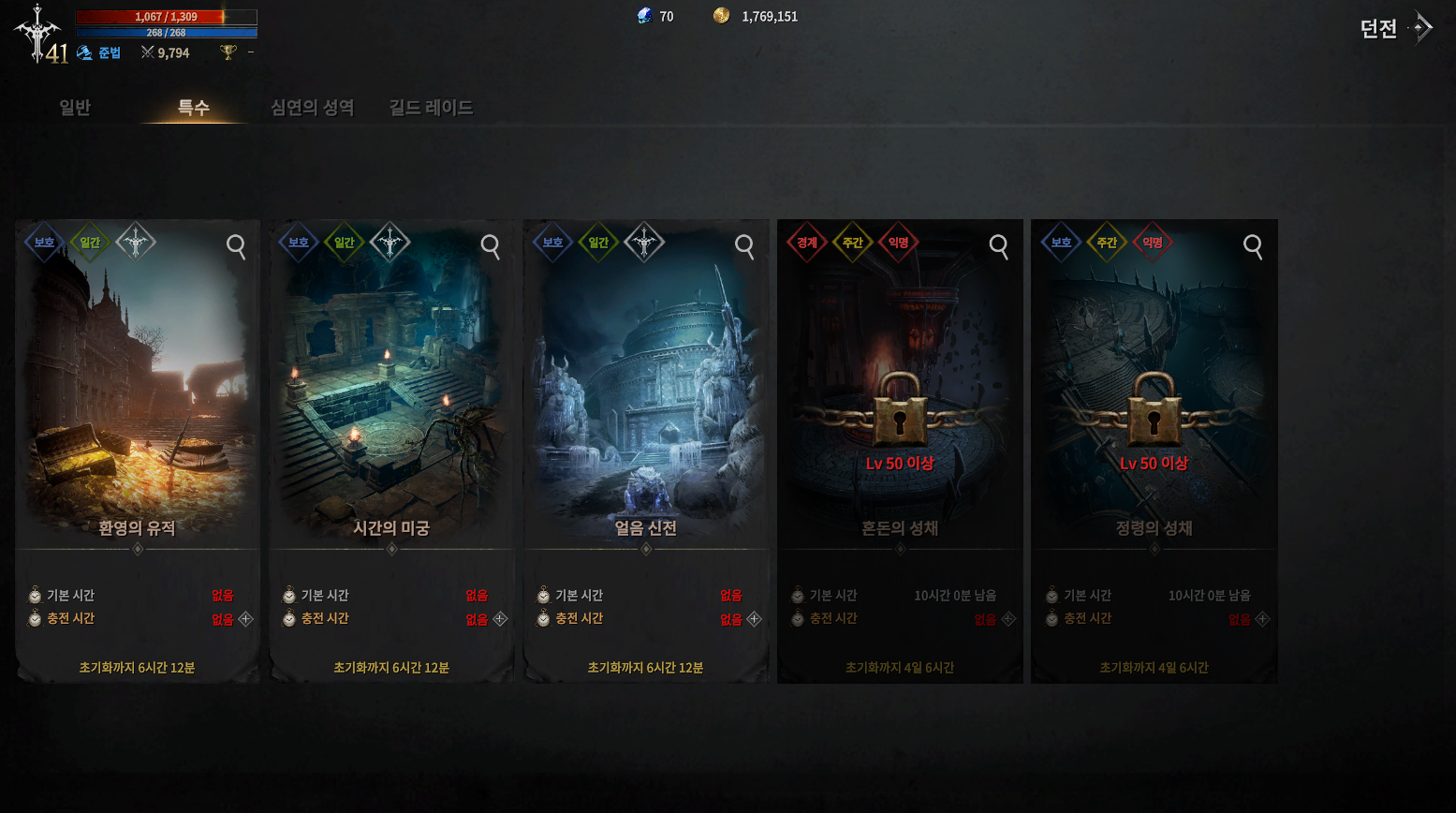Screen dimensions: 1456x813
Task: Close the 던전 screen with the arrow
Action: [1422, 28]
